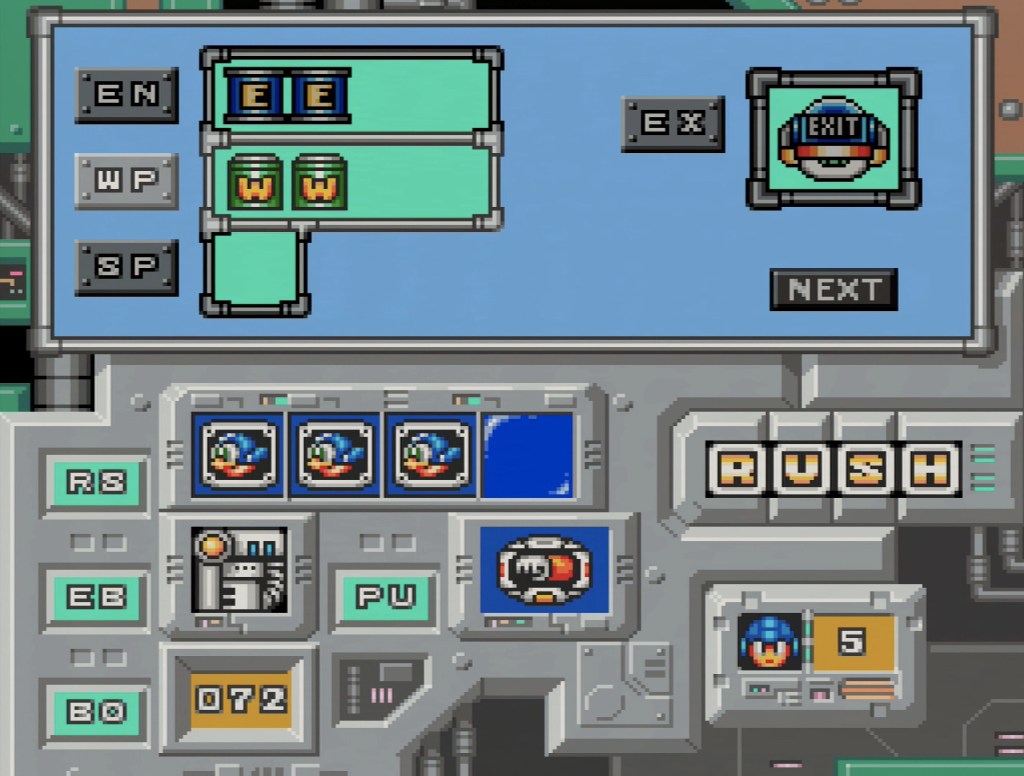Select the U letter plate

[801, 469]
